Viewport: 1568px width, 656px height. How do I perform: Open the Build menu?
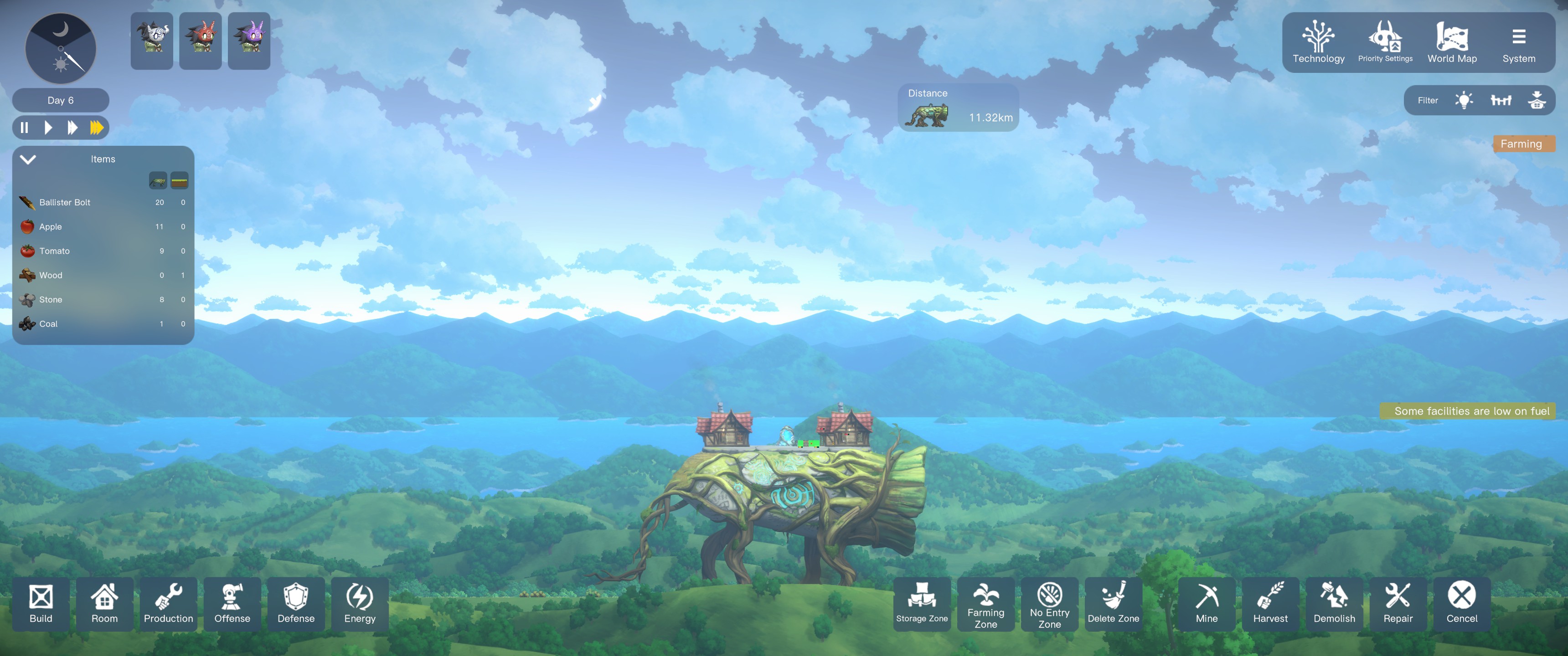pos(41,604)
